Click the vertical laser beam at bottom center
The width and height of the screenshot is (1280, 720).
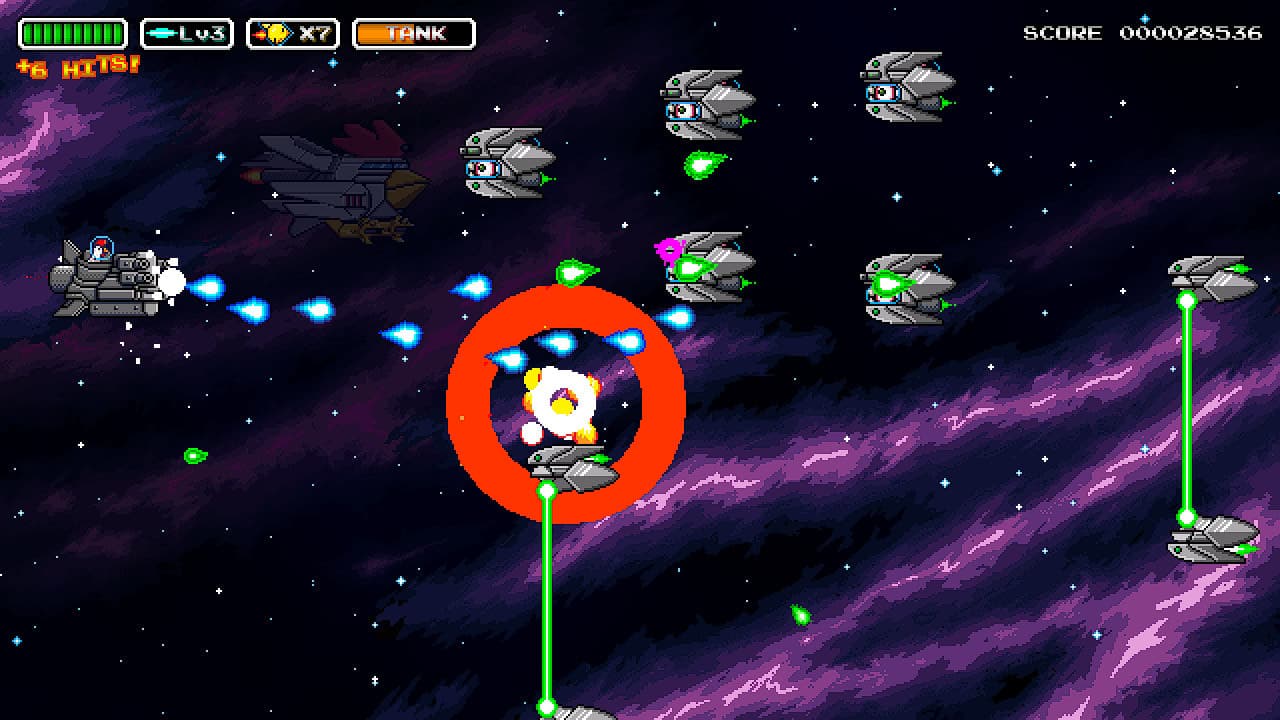click(547, 600)
